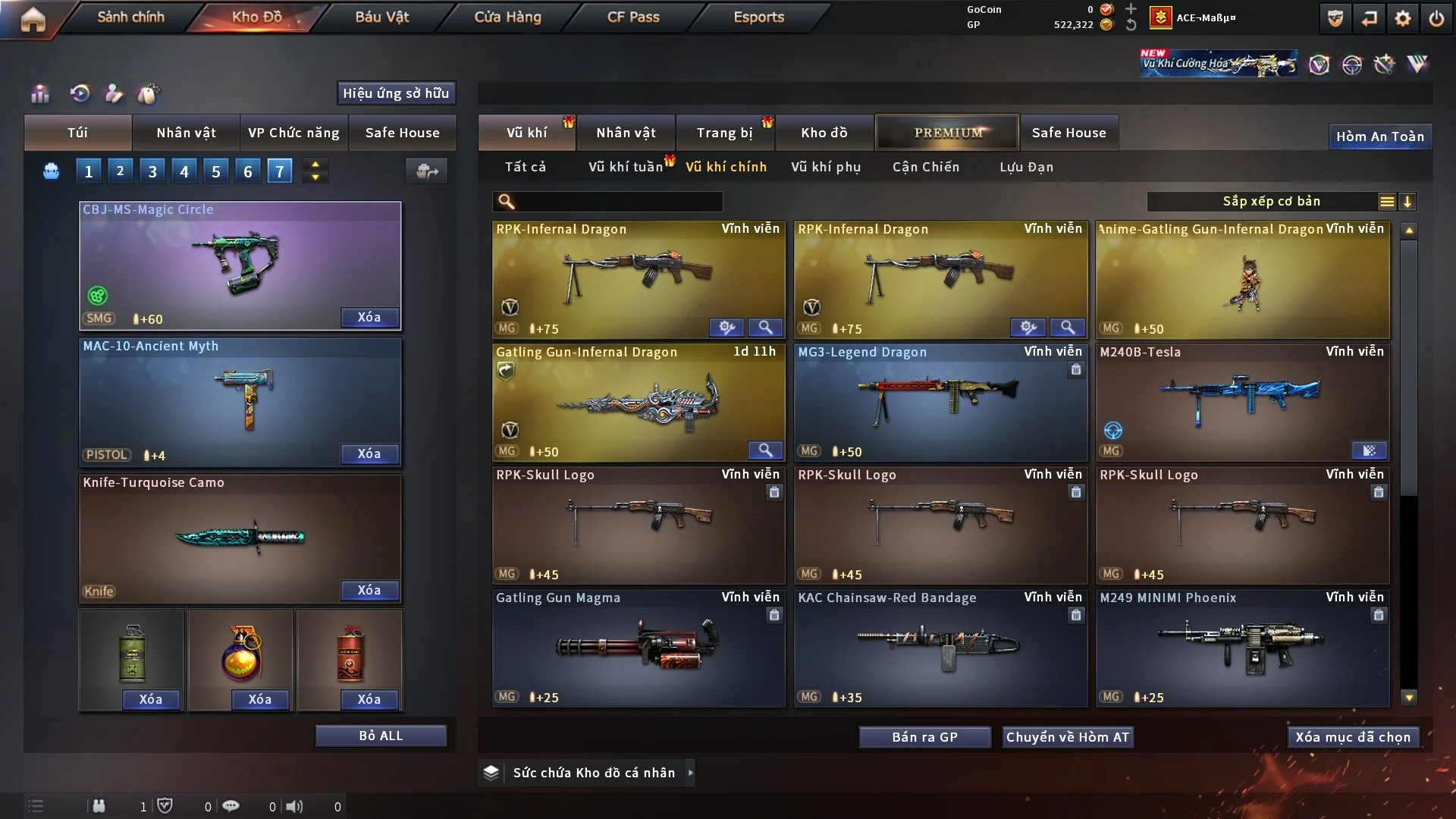The width and height of the screenshot is (1456, 819).
Task: Click the power exit icon
Action: point(1436,18)
